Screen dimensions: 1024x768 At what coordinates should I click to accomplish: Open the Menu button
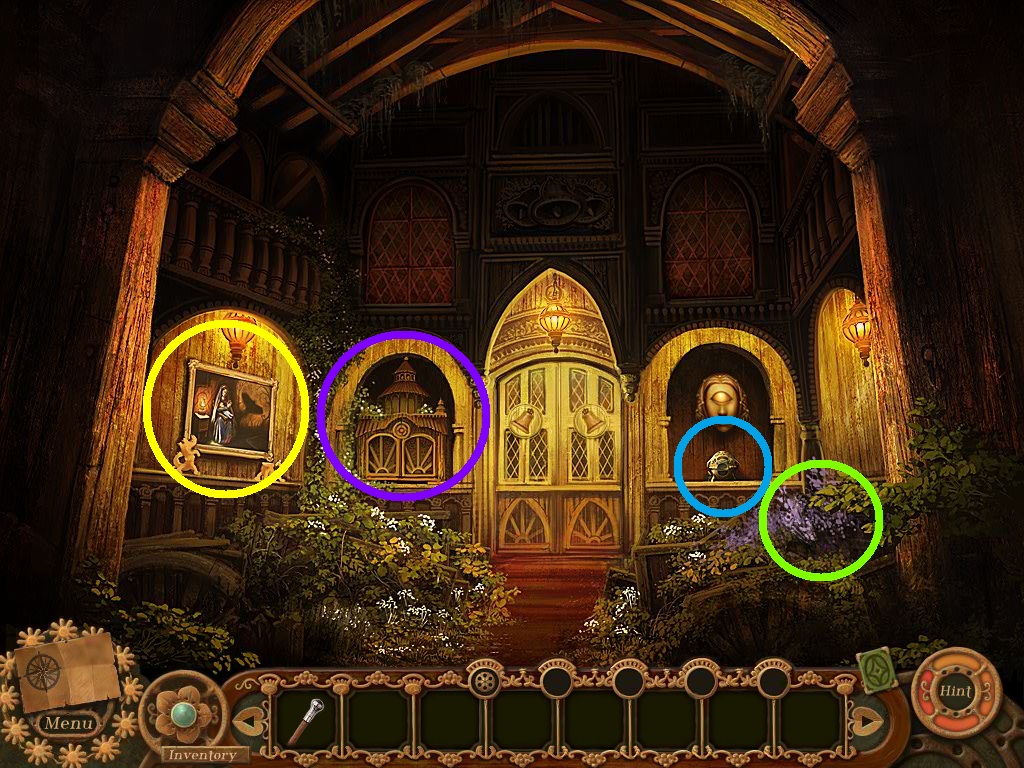(69, 722)
